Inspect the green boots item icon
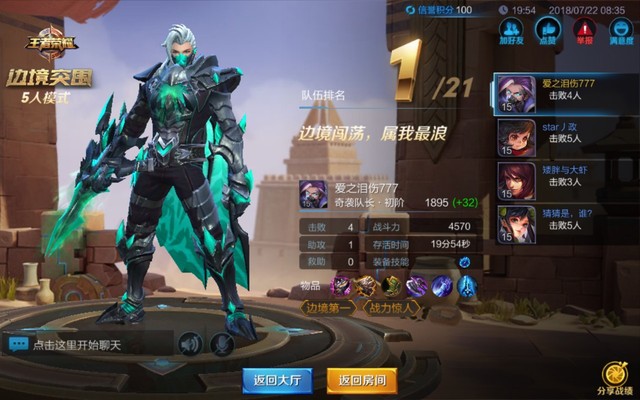Viewport: 640px width, 400px height. click(392, 286)
